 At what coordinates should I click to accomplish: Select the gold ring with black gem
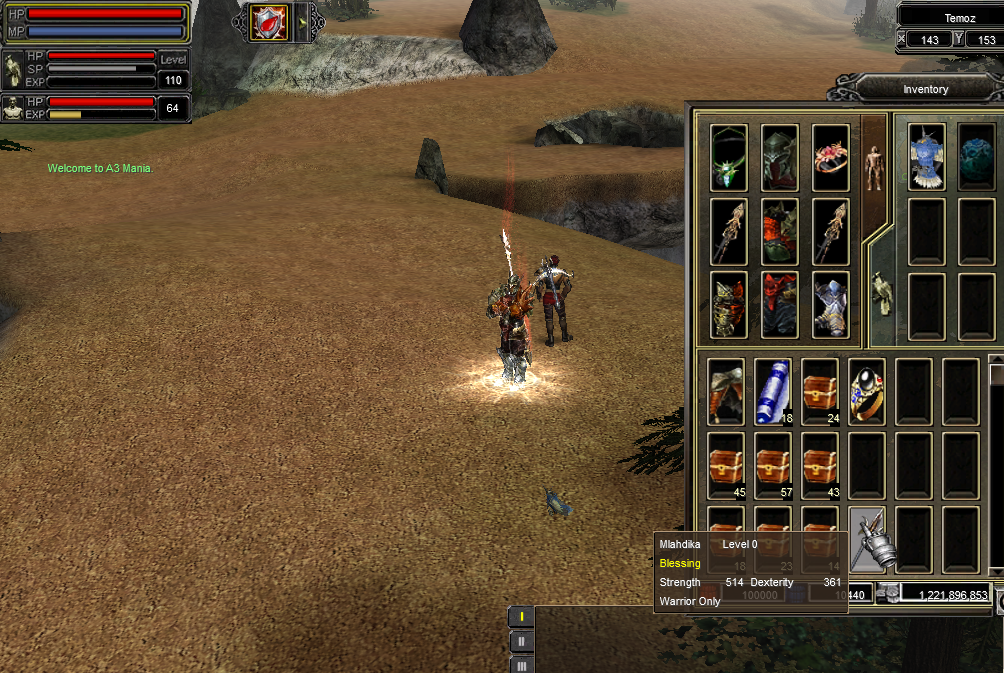(867, 392)
